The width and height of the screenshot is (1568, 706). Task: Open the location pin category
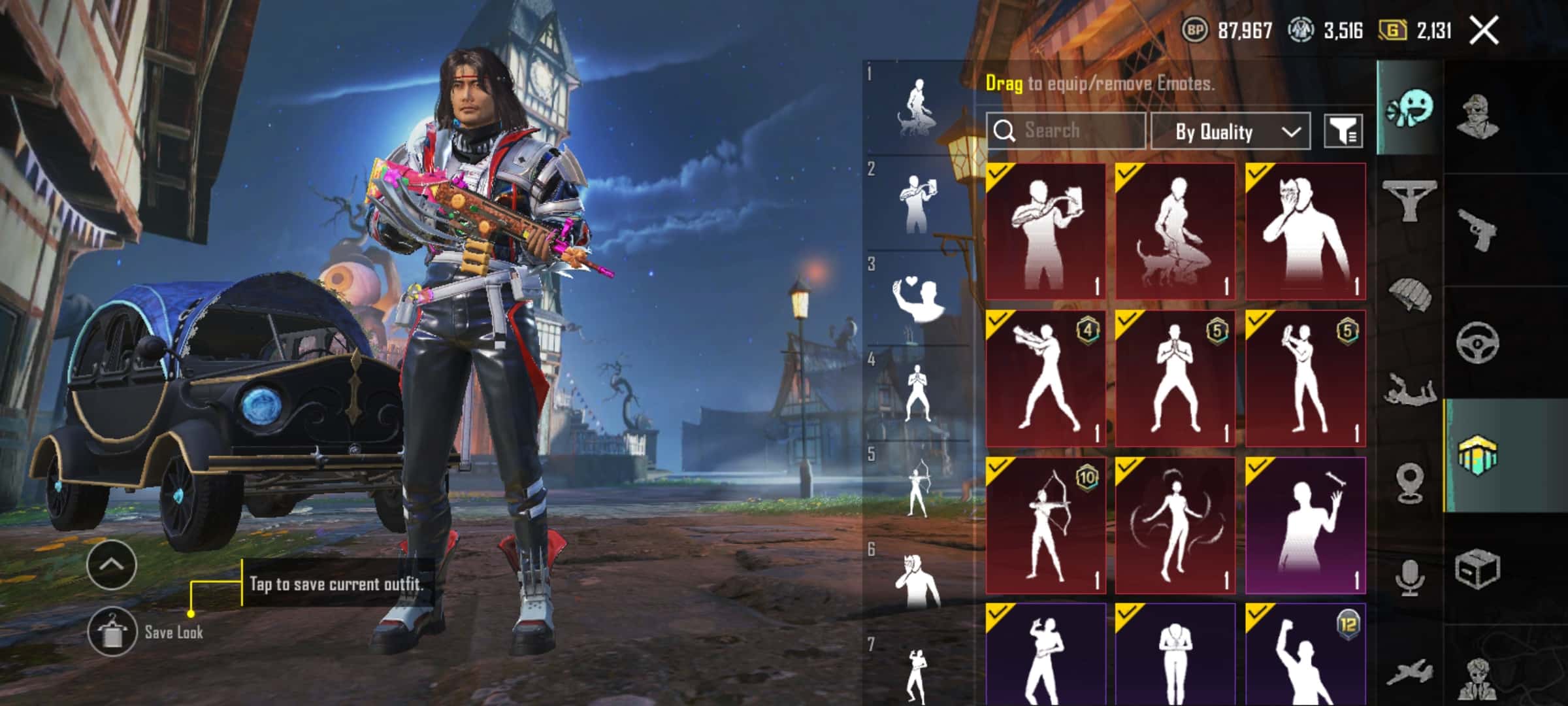pyautogui.click(x=1410, y=482)
